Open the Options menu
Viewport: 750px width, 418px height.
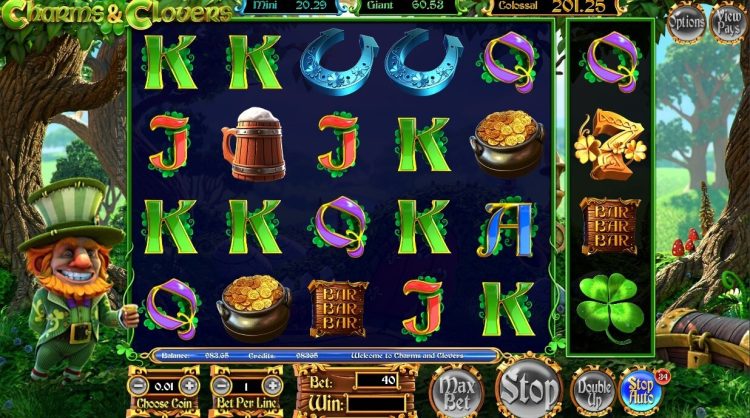tap(686, 22)
